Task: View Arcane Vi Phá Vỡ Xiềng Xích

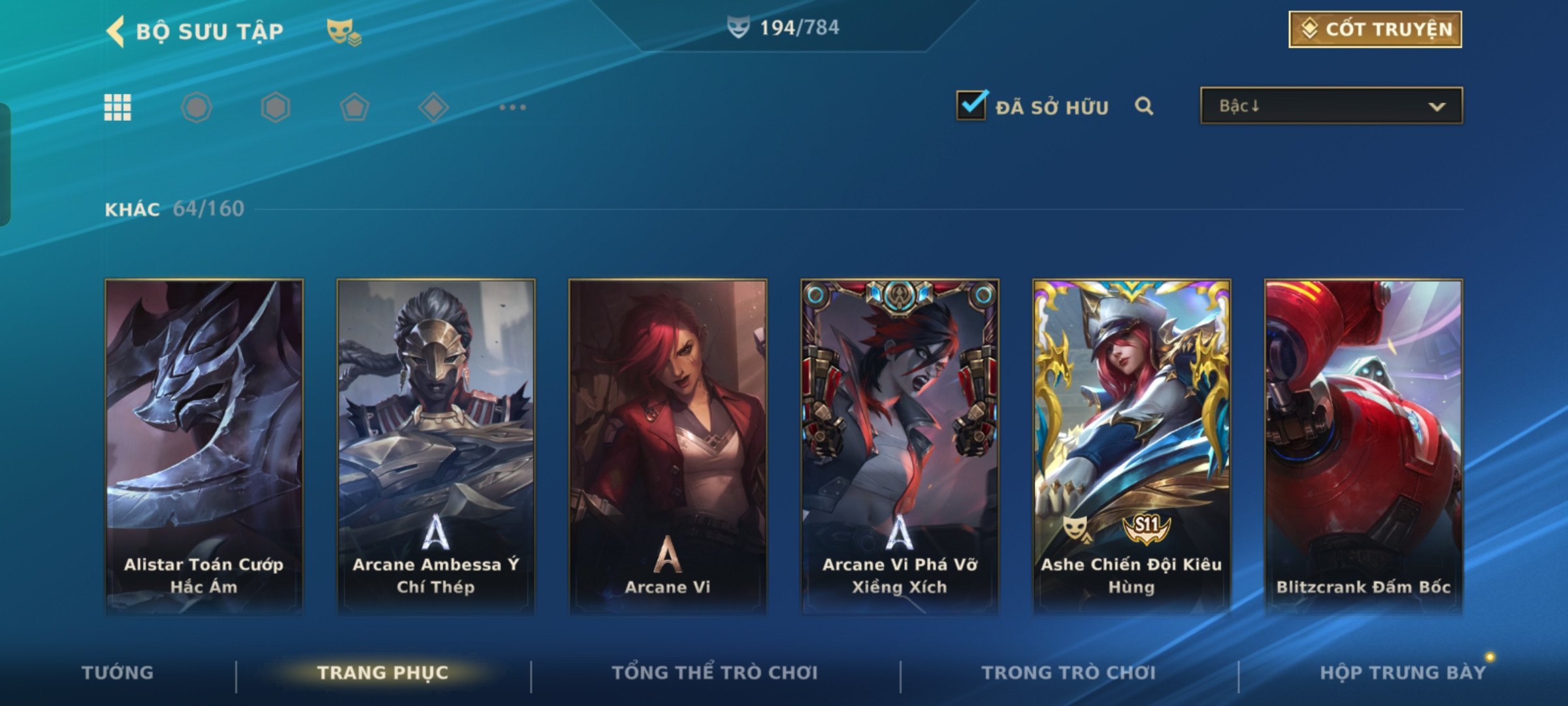Action: pos(900,447)
